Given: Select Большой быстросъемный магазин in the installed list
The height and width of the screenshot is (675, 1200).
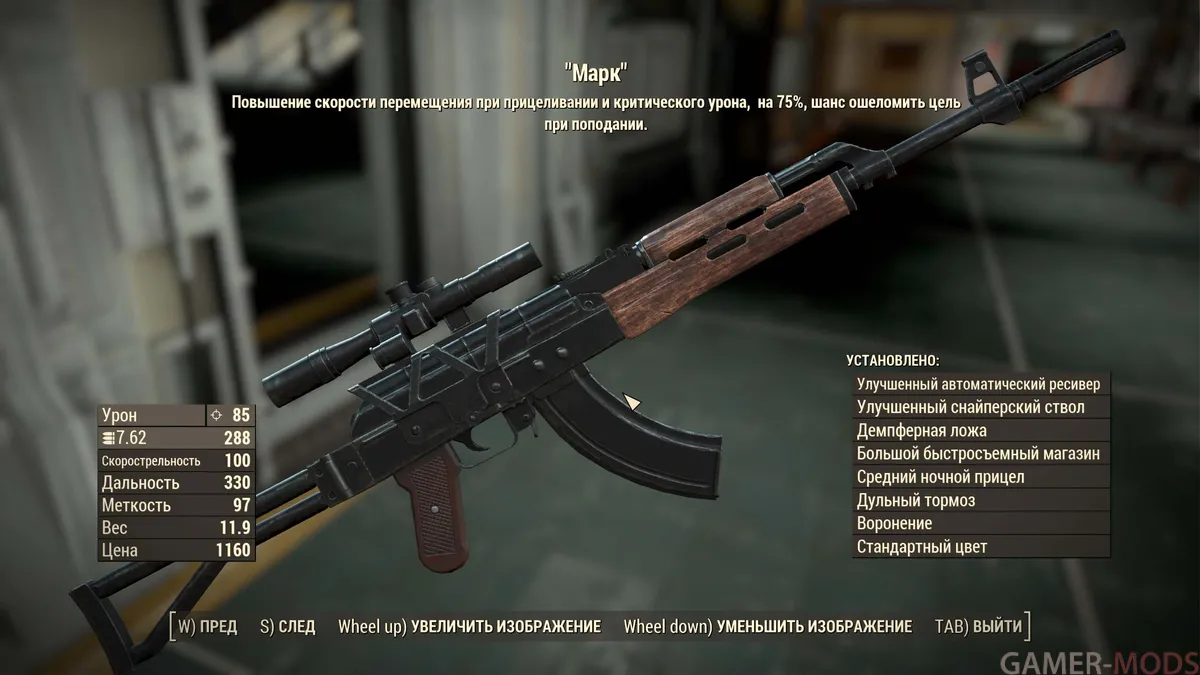Looking at the screenshot, I should coord(980,454).
